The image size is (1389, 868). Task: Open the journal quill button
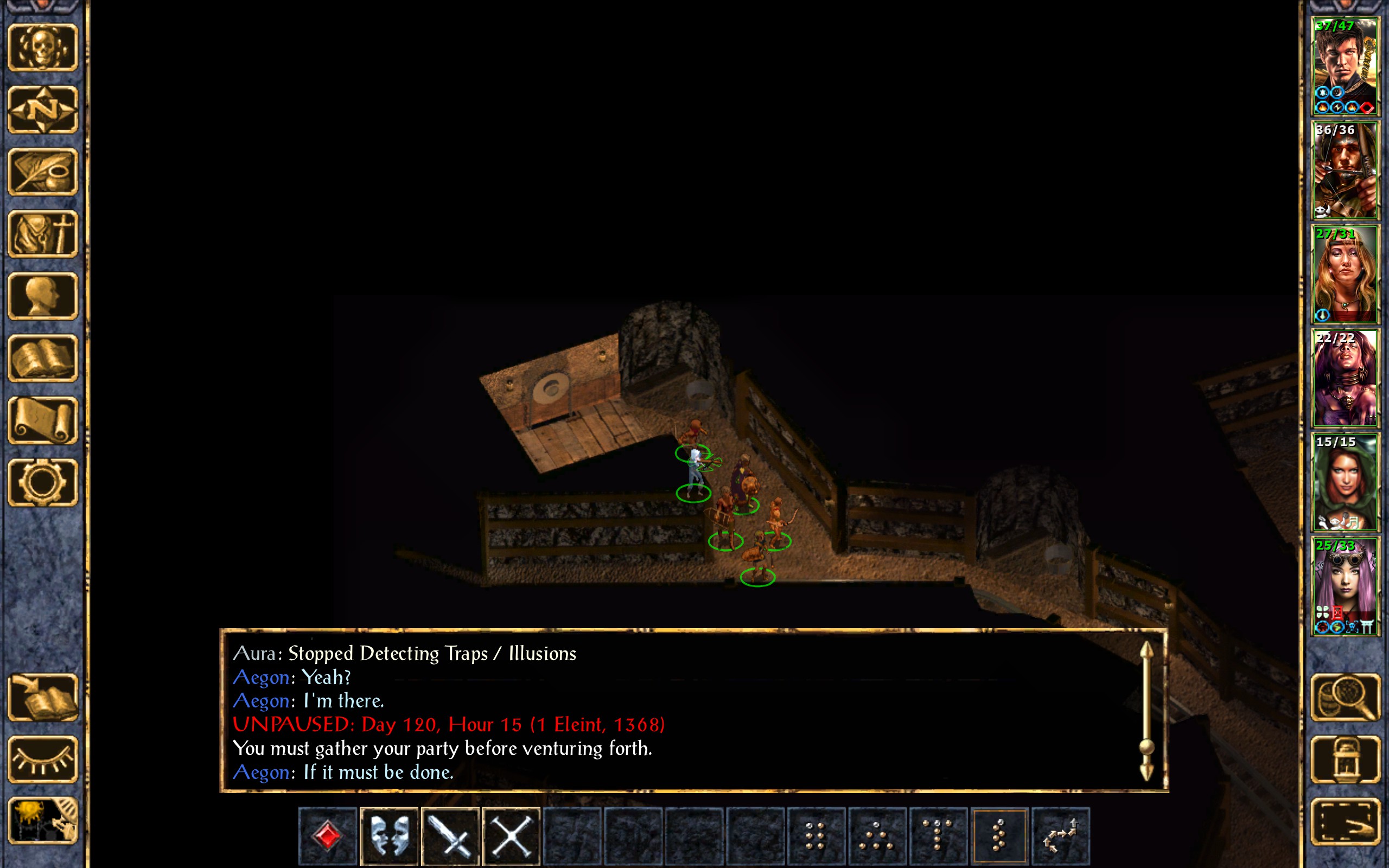[x=43, y=171]
